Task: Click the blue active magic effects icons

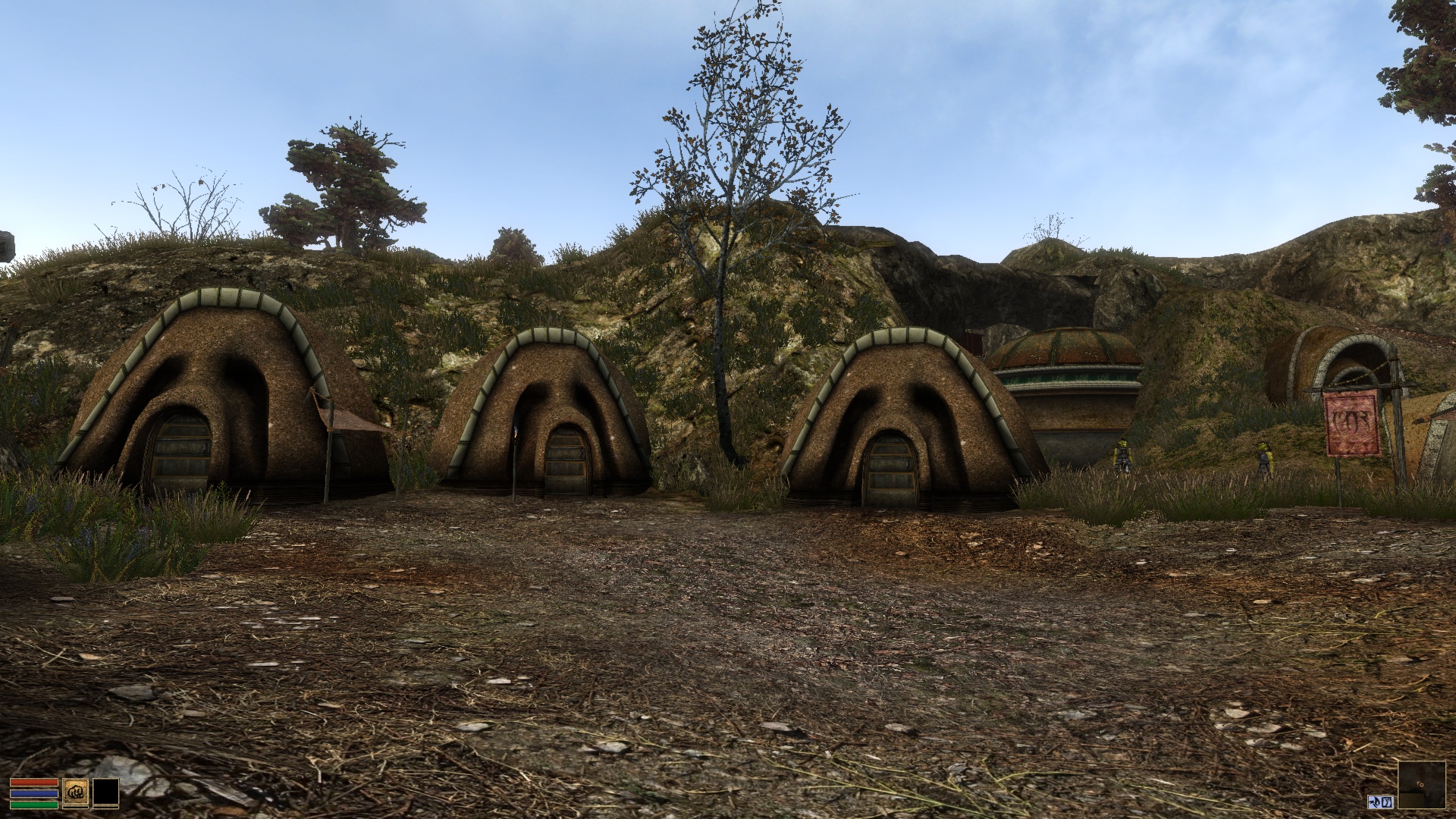Action: click(x=1381, y=802)
